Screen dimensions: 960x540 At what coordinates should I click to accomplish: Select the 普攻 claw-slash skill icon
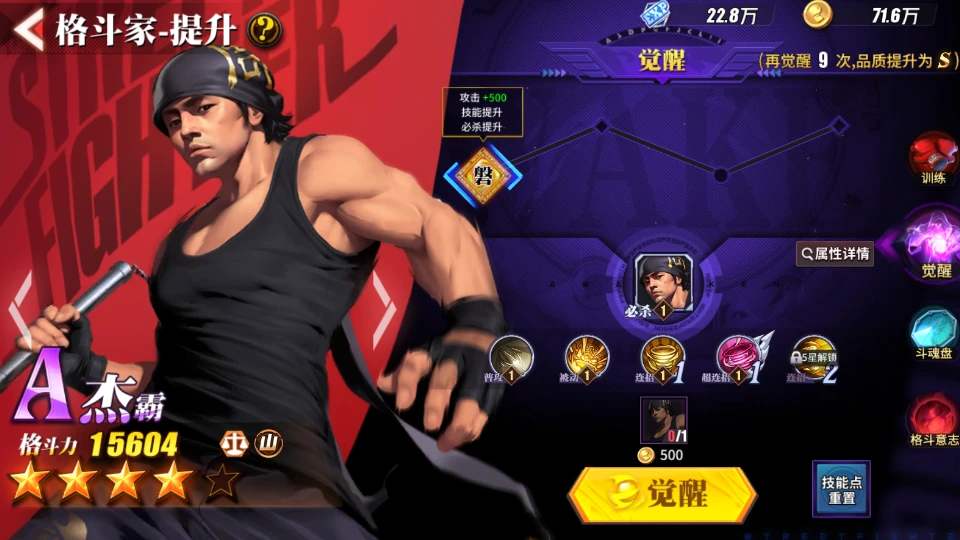click(x=511, y=357)
